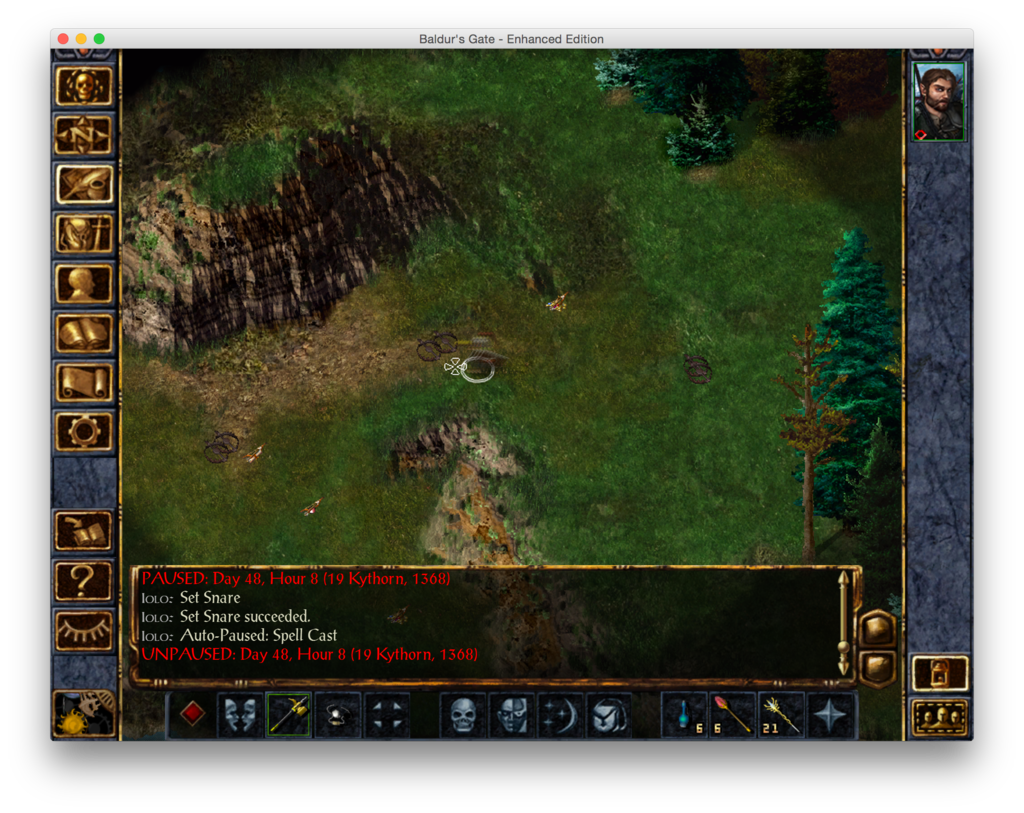Click the twin masks icon
Image resolution: width=1024 pixels, height=813 pixels.
[x=241, y=715]
